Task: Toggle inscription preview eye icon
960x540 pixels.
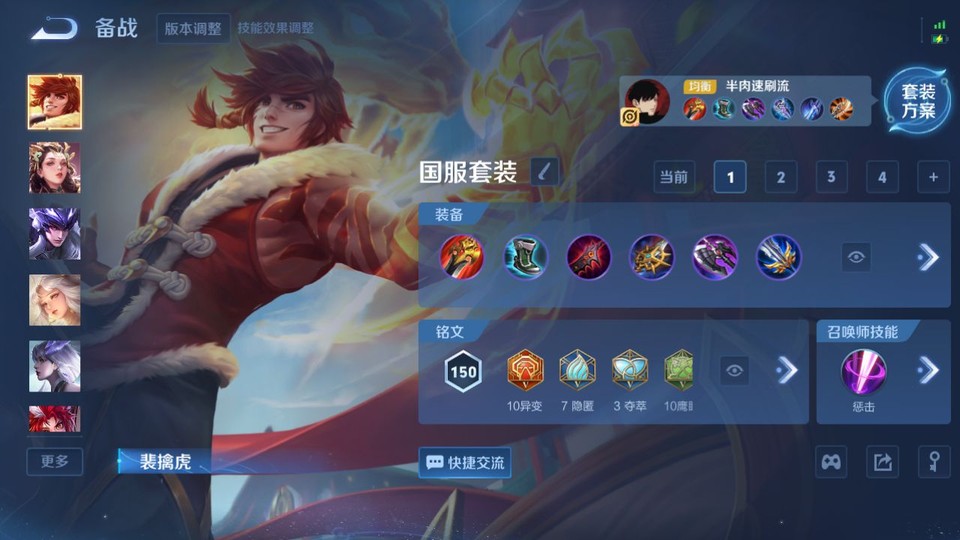Action: (x=735, y=371)
